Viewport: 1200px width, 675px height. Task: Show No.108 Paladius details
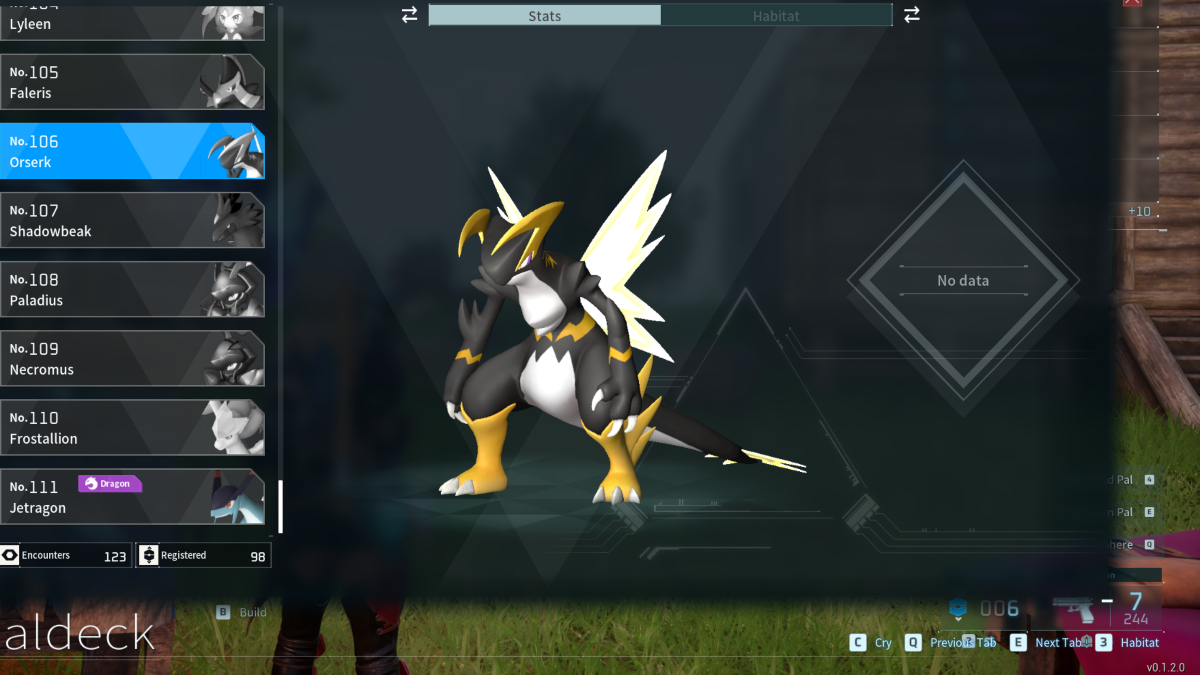(x=130, y=289)
